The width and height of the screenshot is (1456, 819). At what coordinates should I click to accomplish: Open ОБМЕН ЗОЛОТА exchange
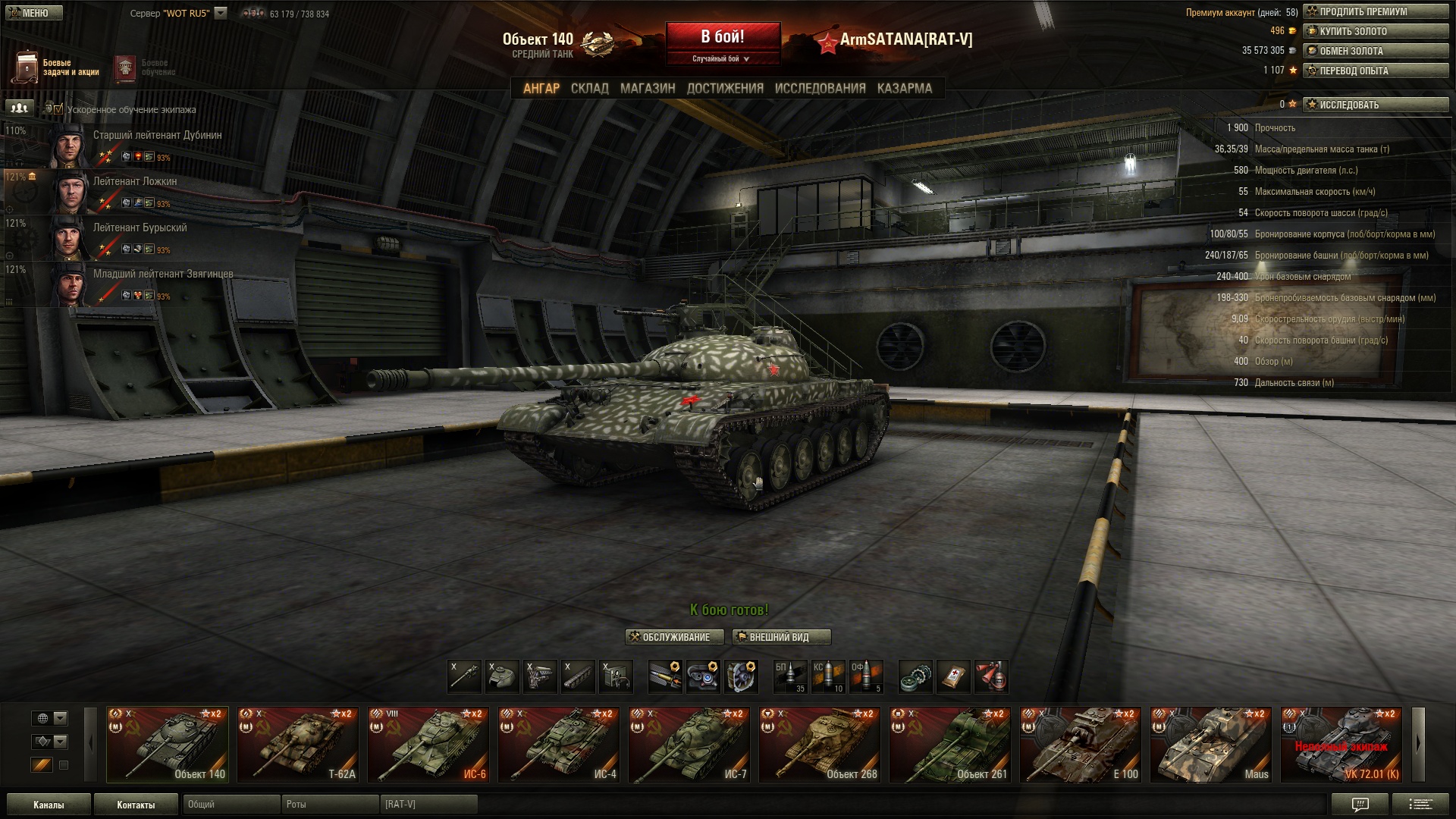click(1376, 51)
